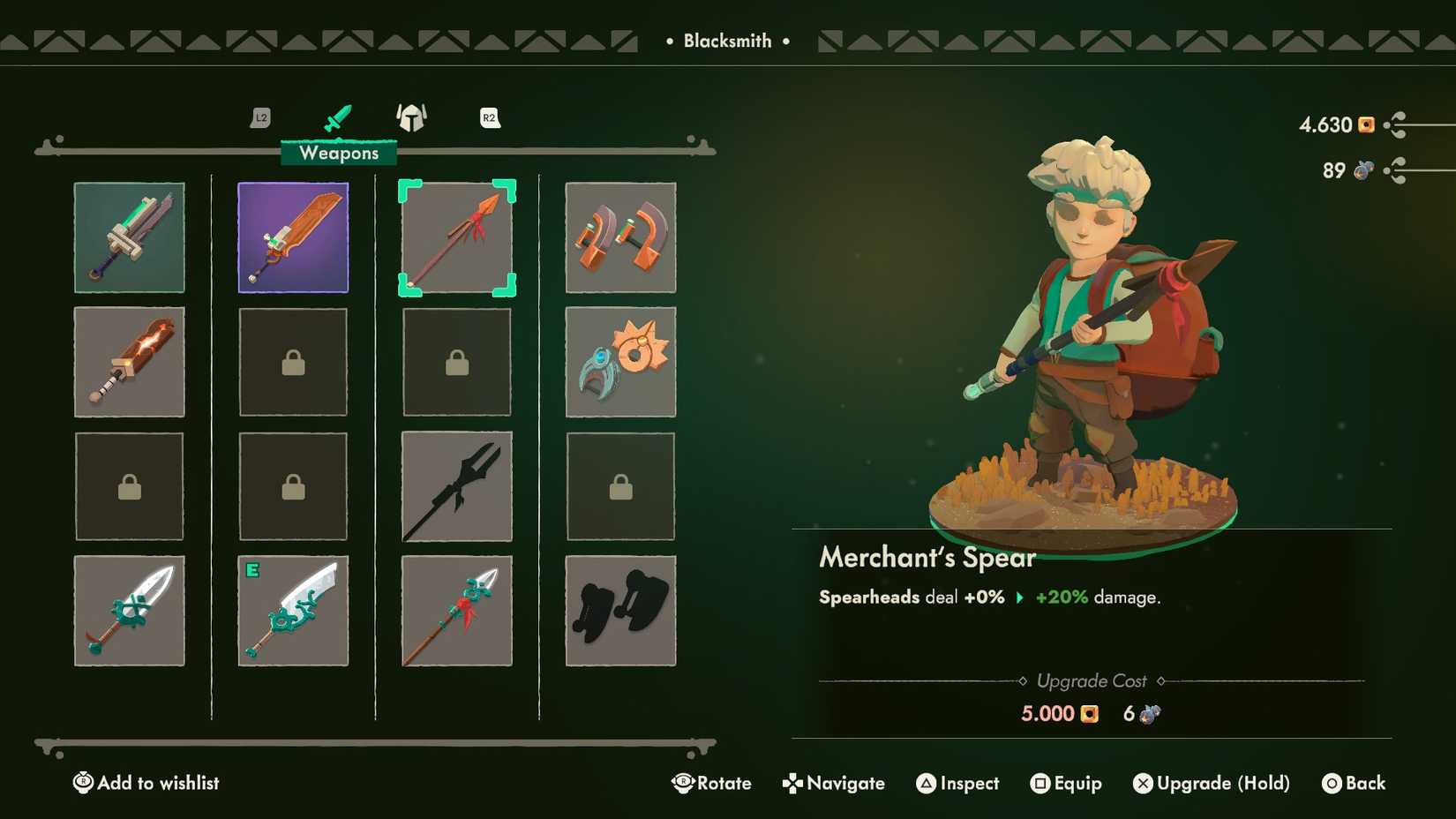Click the R2 shoulder button prompt
The height and width of the screenshot is (819, 1456).
pyautogui.click(x=489, y=117)
